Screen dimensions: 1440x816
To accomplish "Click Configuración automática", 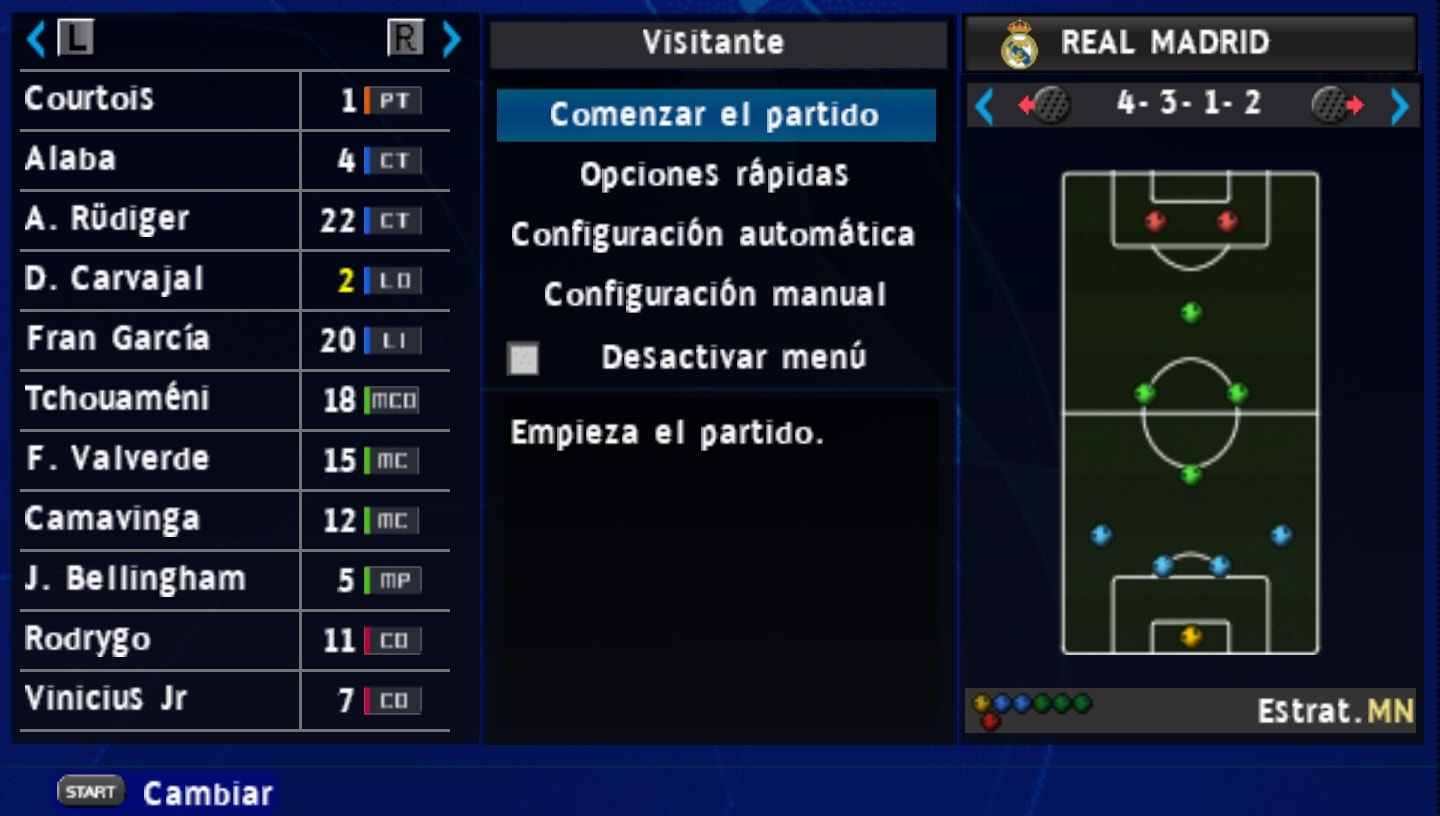I will (x=714, y=234).
